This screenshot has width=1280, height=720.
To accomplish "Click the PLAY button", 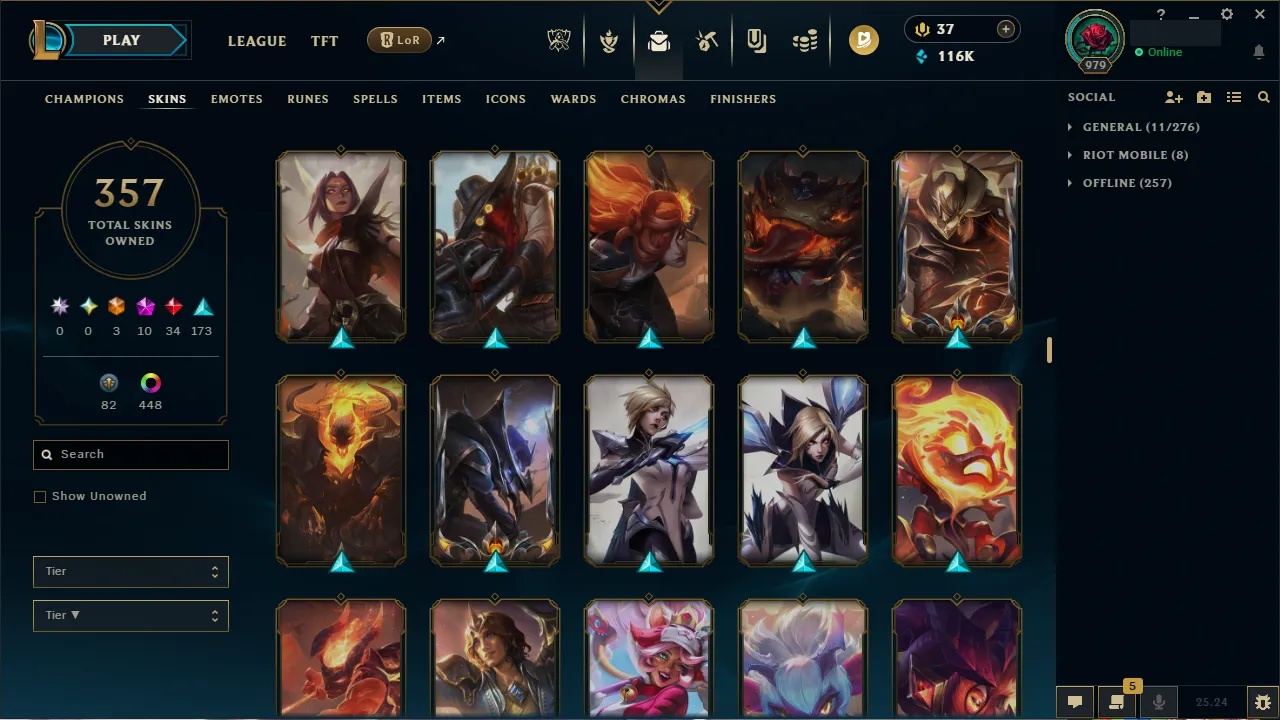I will coord(121,40).
